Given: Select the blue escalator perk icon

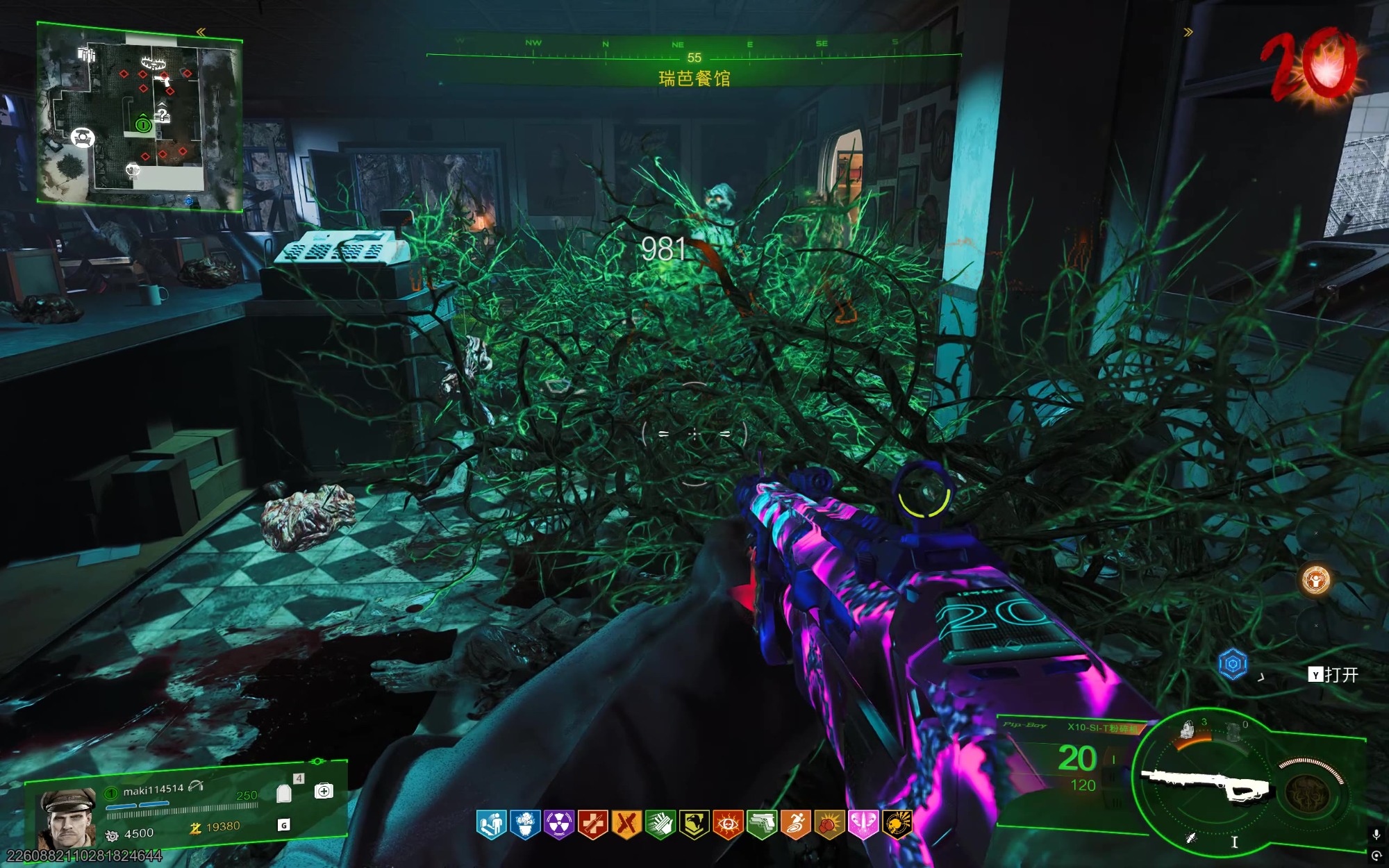Looking at the screenshot, I should pos(492,825).
